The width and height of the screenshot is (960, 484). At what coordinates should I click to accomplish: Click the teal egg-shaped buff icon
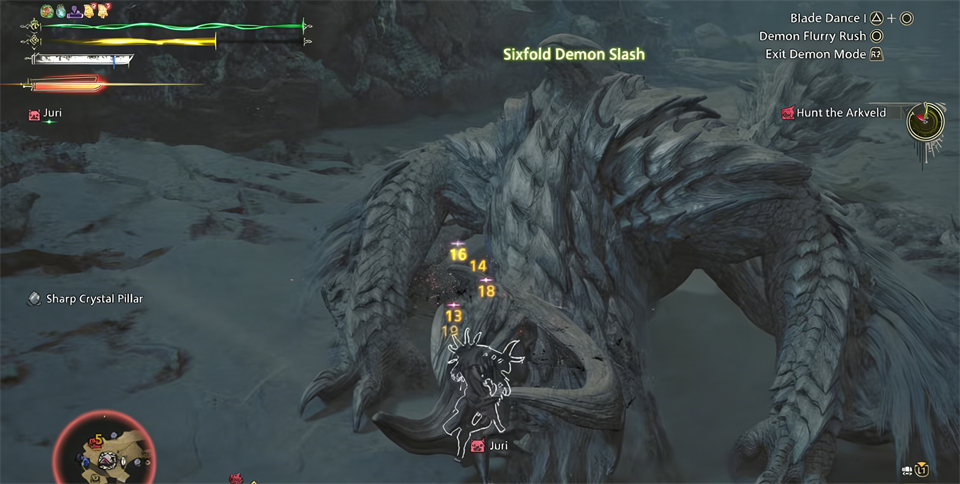(60, 11)
